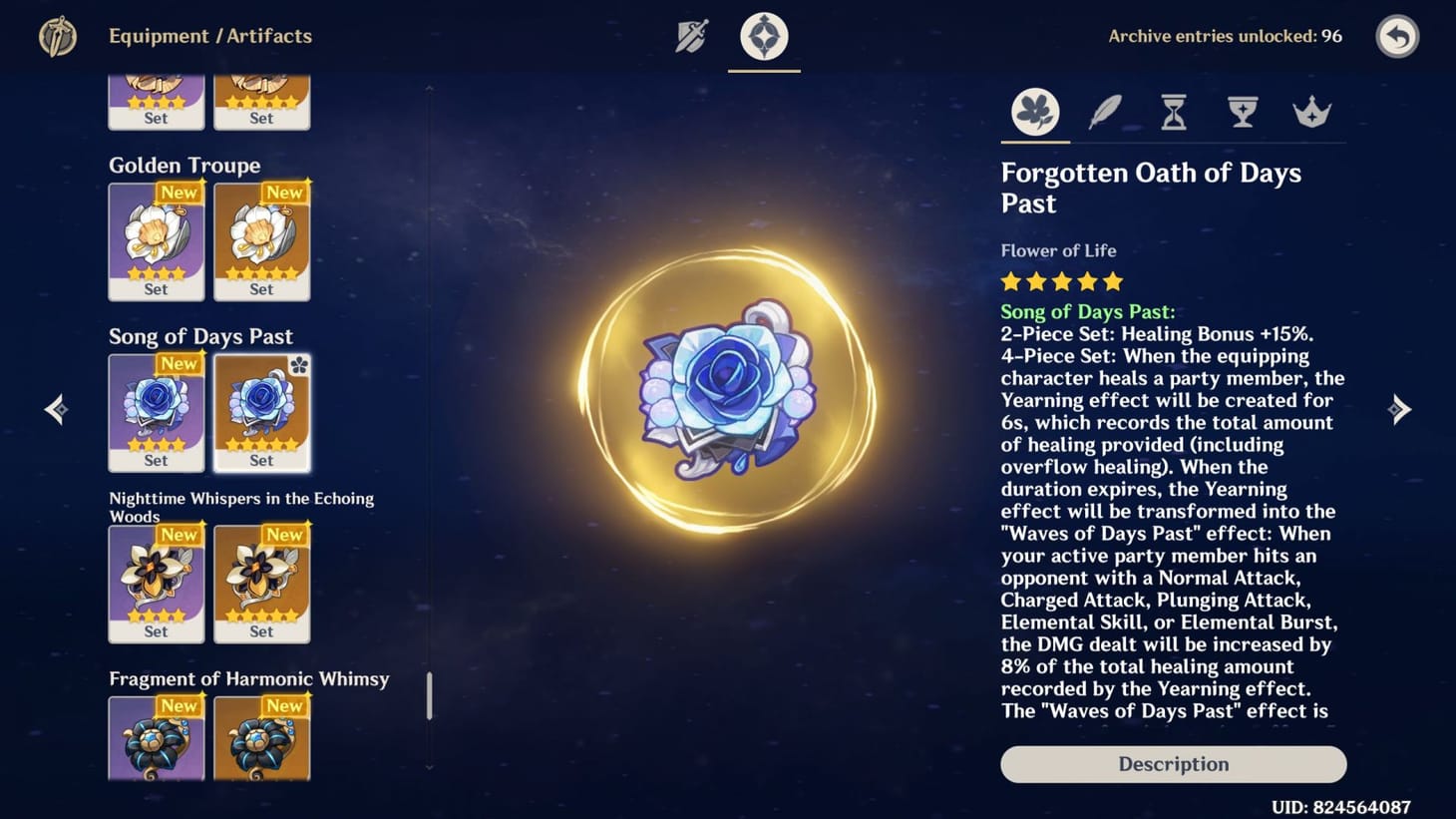
Task: View the four-star Golden Troupe artifact card
Action: (x=157, y=239)
